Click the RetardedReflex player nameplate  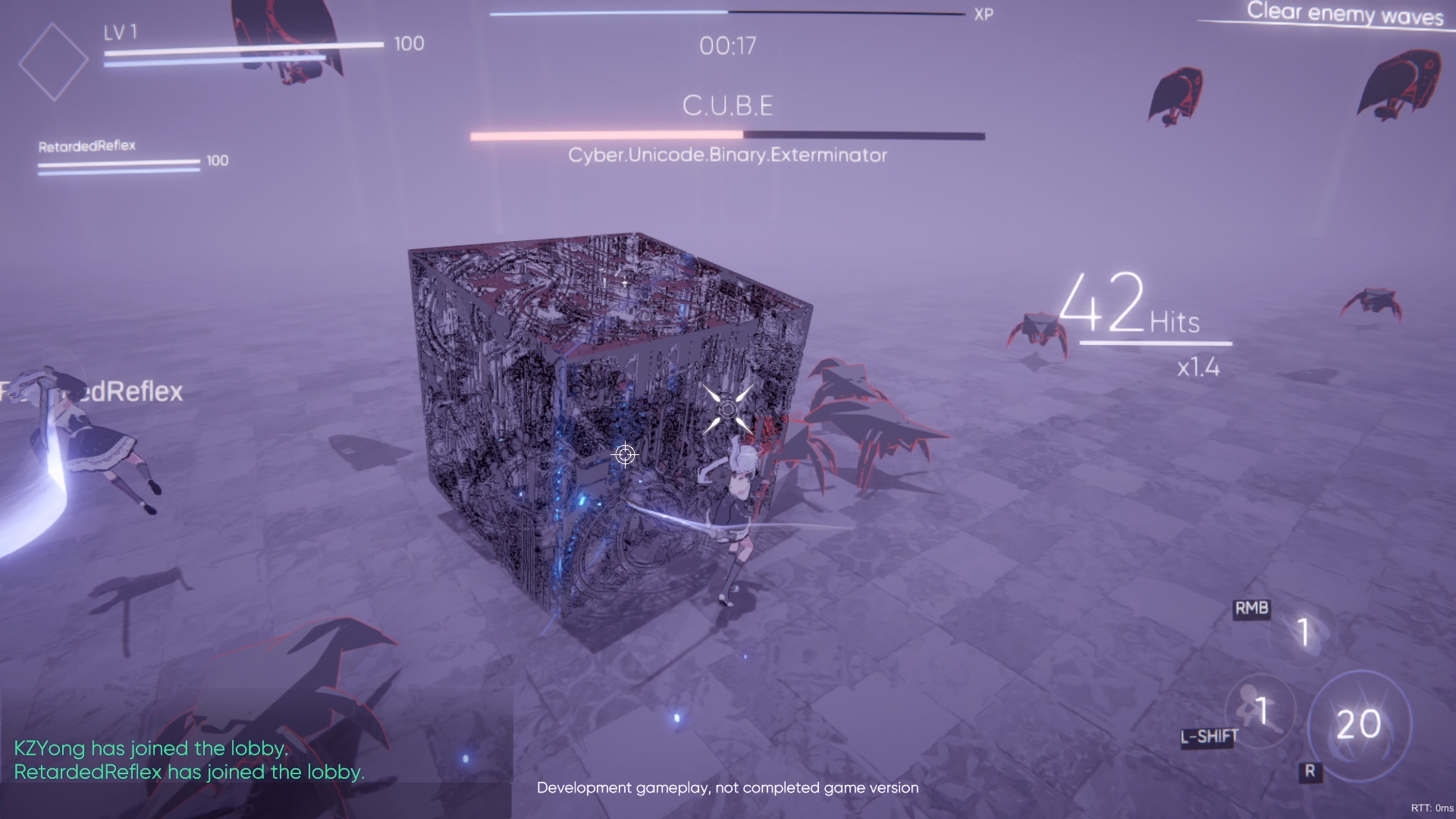tap(87, 146)
